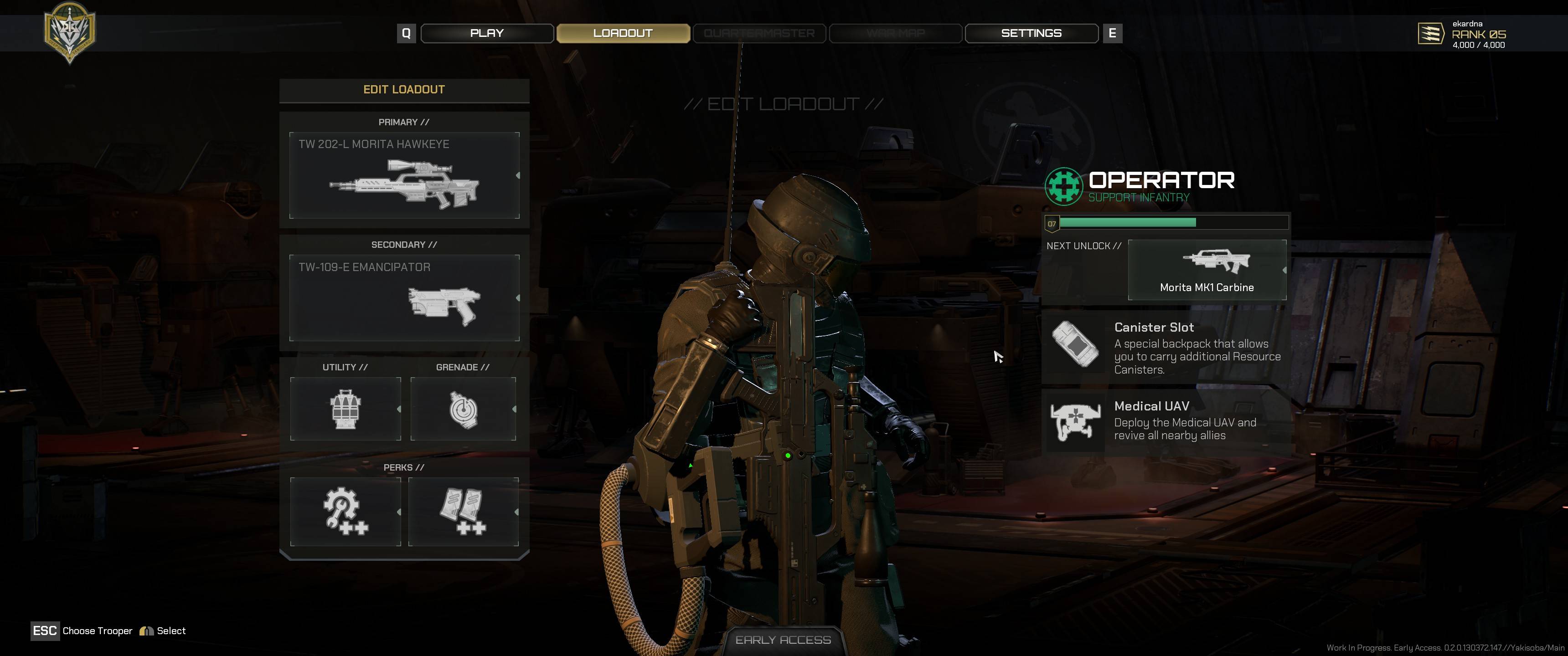This screenshot has height=656, width=1568.
Task: Open the ammo magazines perk slot
Action: [463, 512]
